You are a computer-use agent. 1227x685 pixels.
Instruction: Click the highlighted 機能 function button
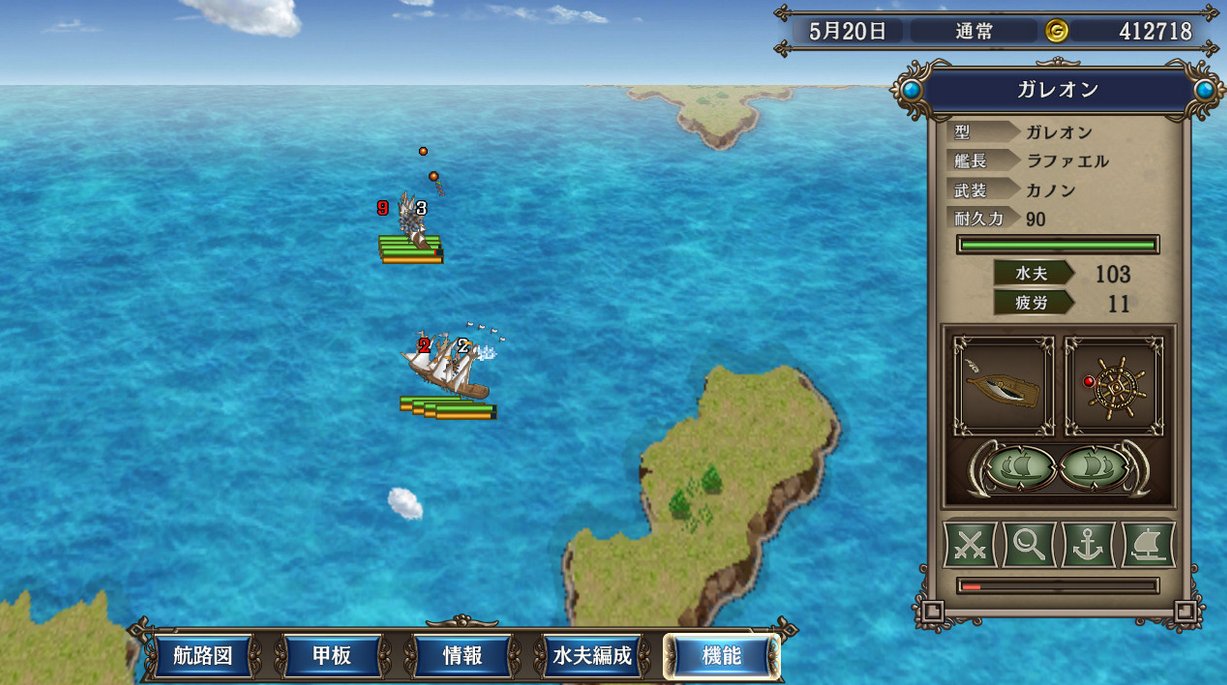coord(721,656)
